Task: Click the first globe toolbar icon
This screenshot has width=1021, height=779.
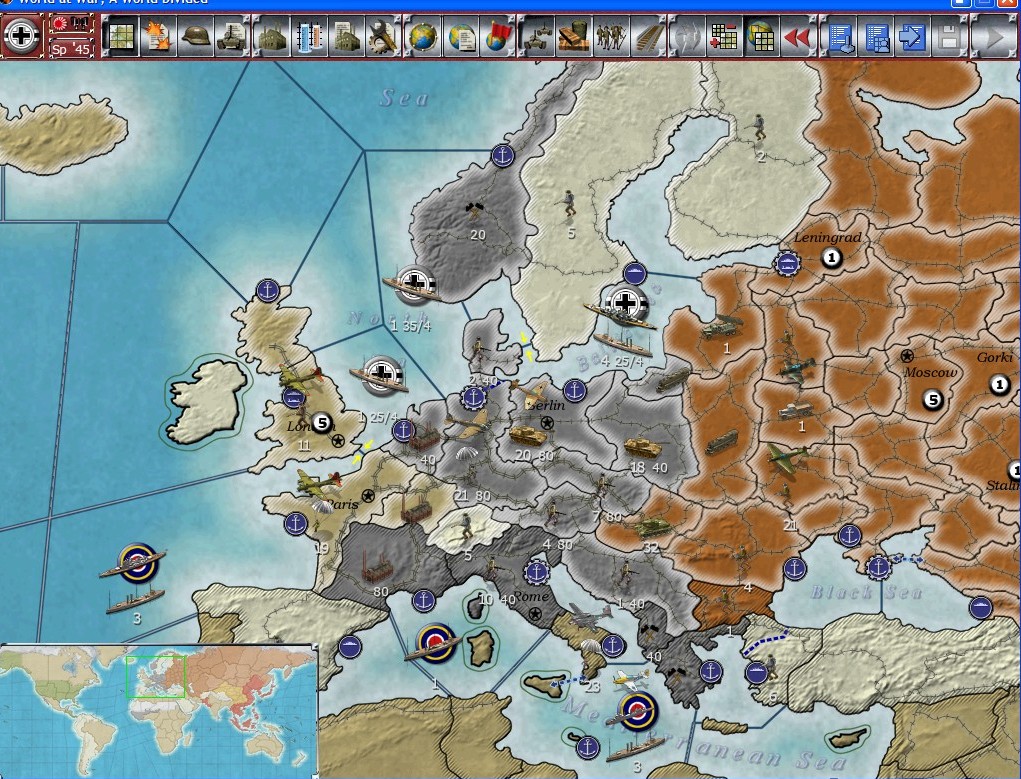Action: click(424, 37)
